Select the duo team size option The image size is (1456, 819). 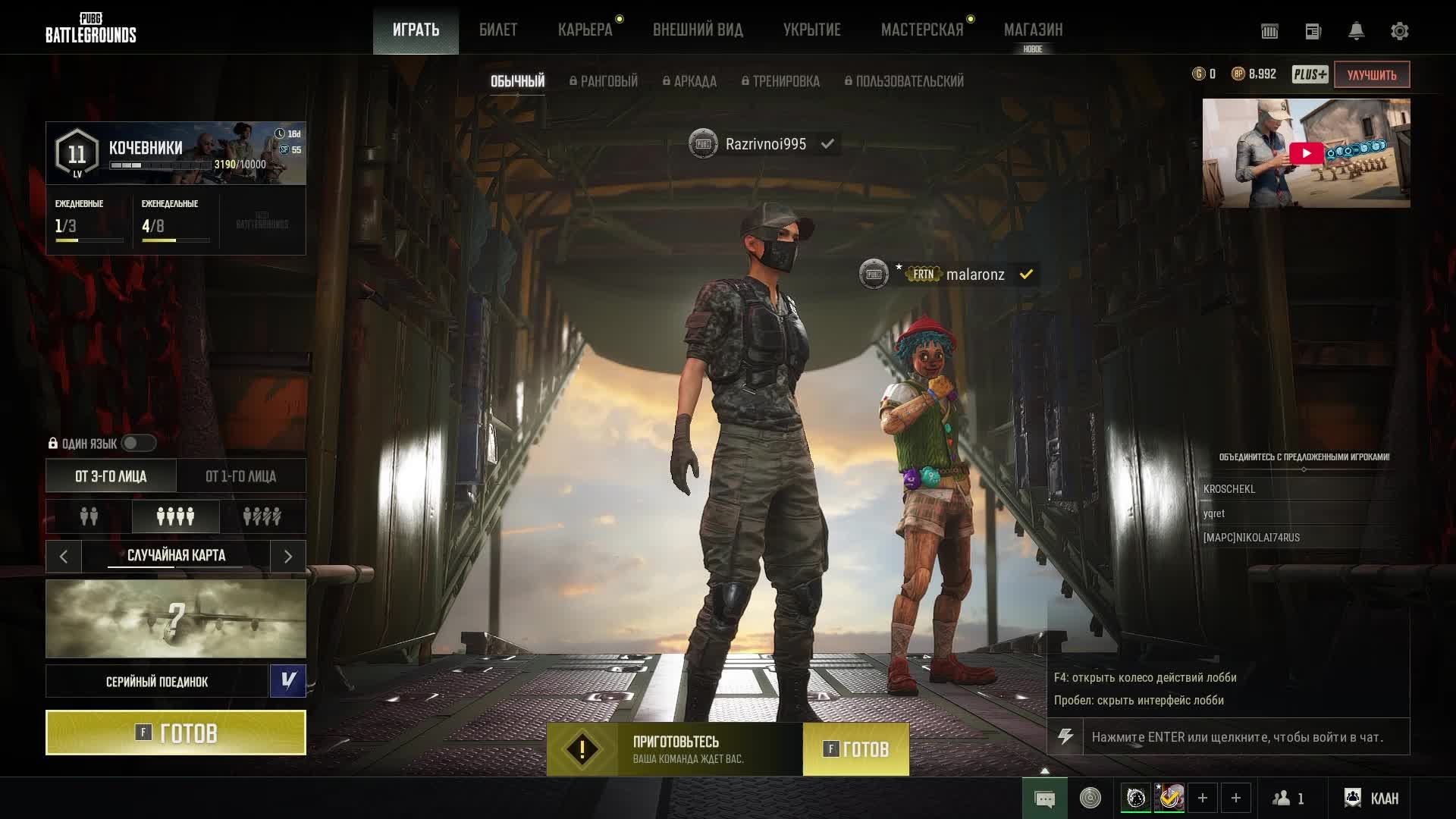[89, 516]
